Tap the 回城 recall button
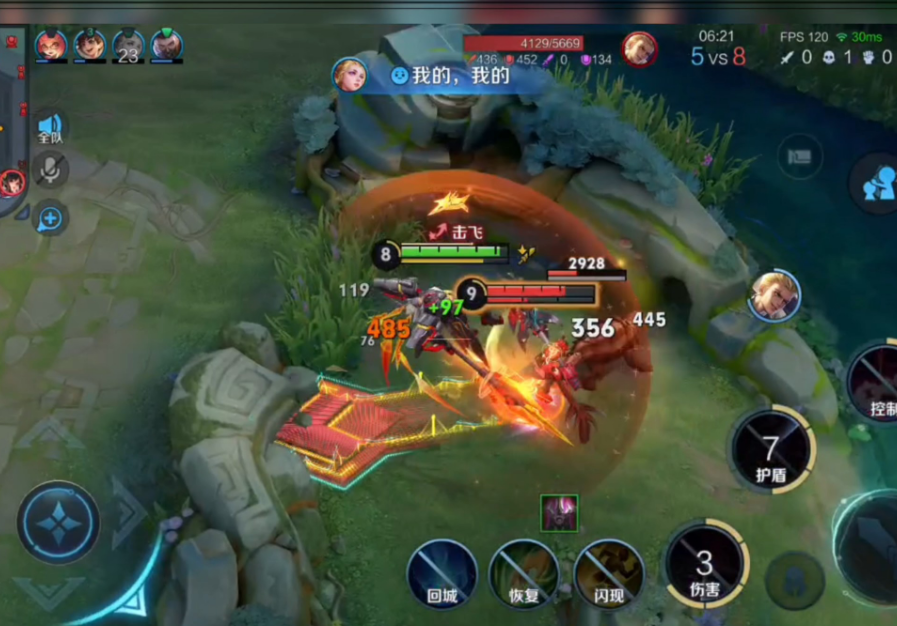Screen dimensions: 897x626 (x=441, y=574)
